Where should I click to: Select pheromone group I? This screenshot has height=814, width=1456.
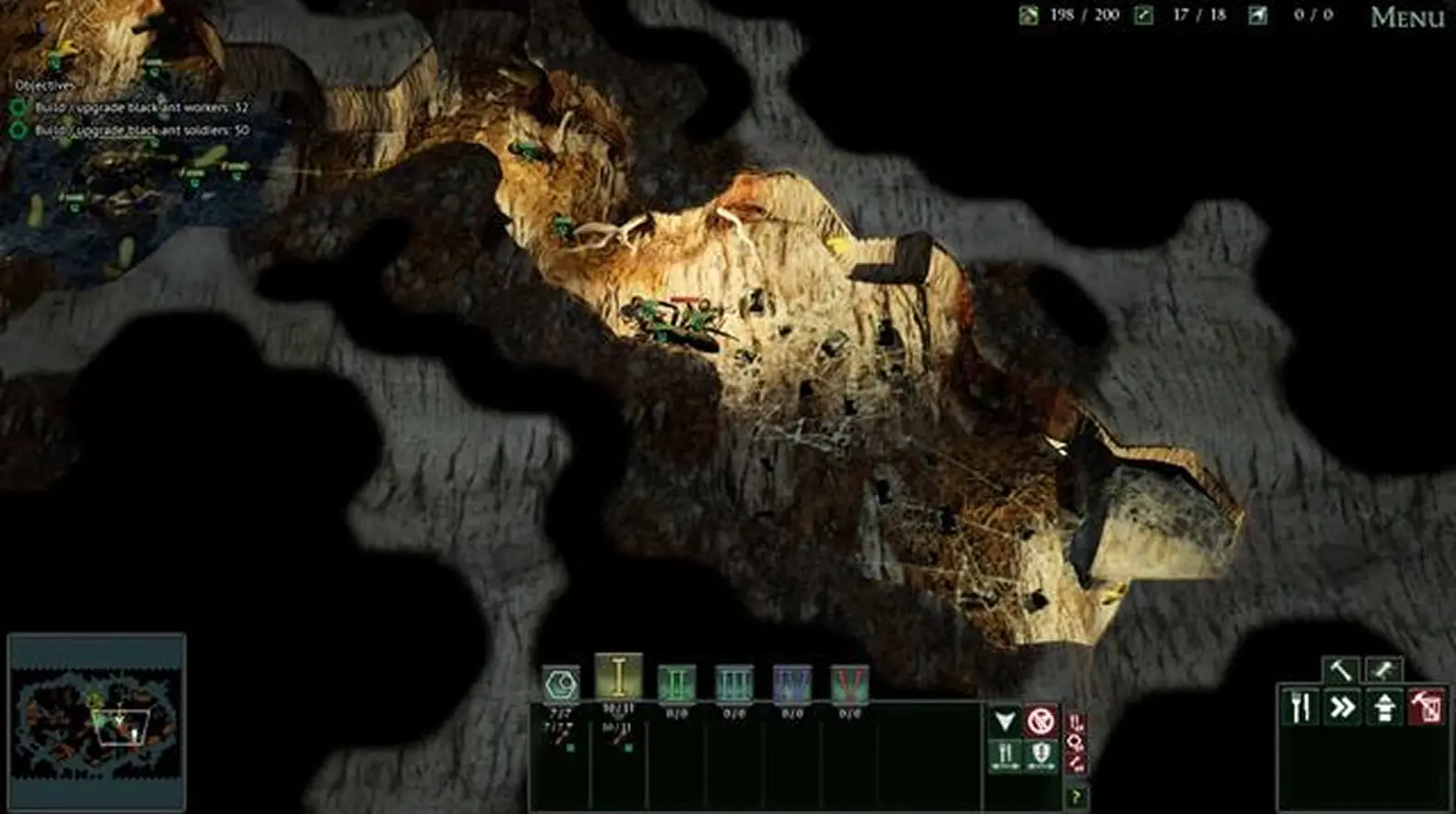pos(619,678)
